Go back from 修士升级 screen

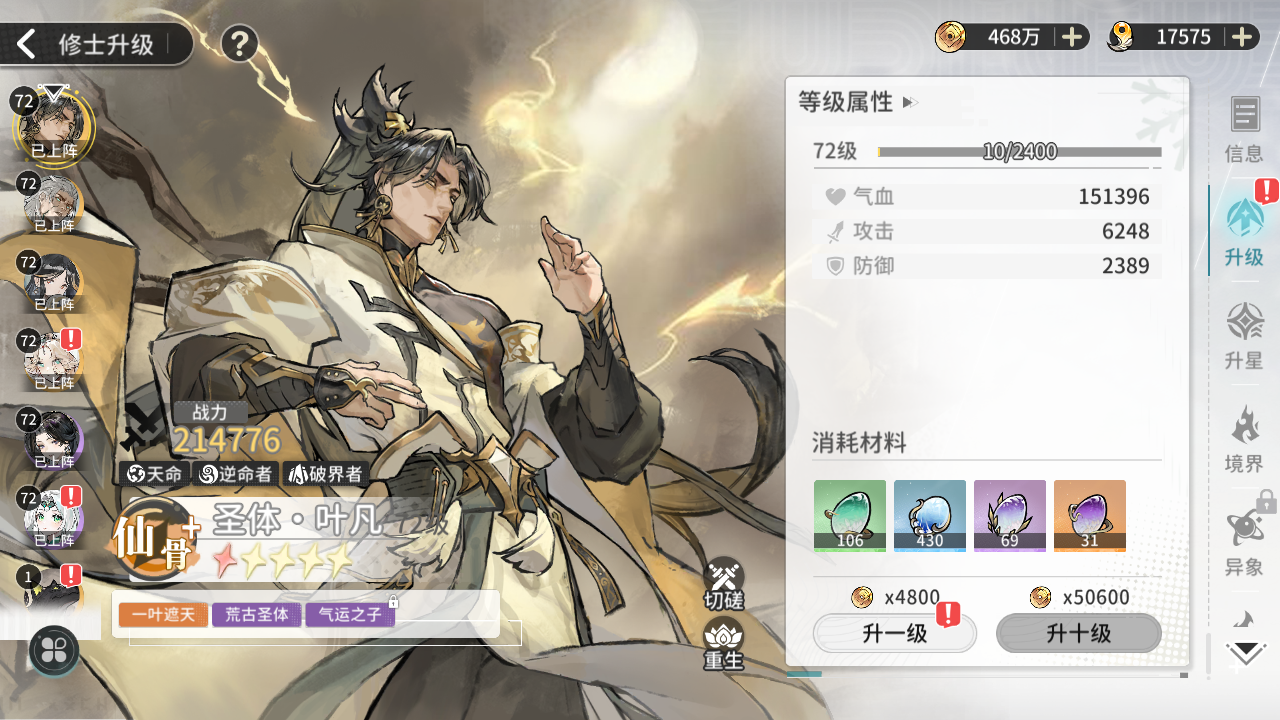pos(28,44)
